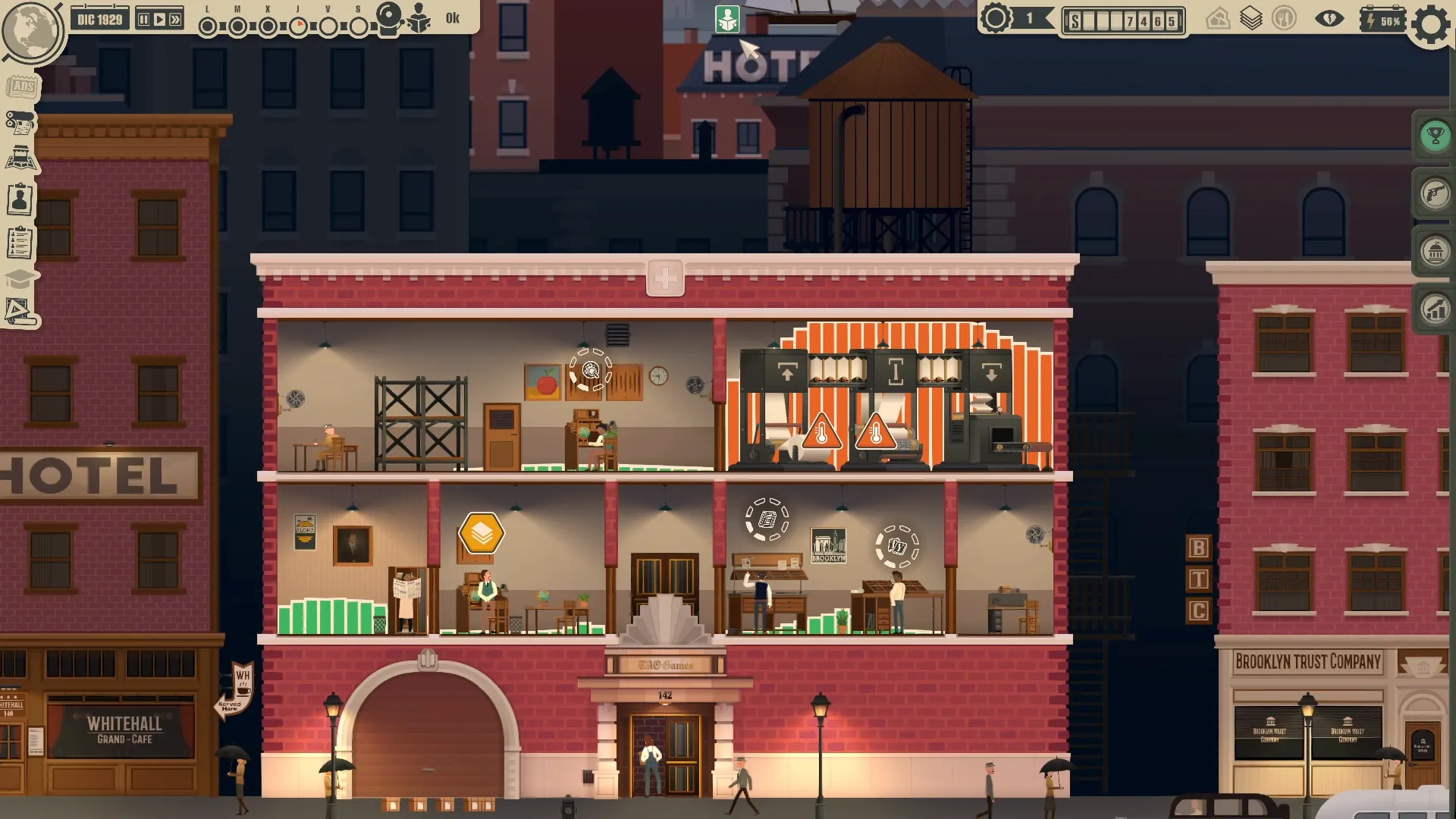This screenshot has width=1456, height=819.
Task: Set game speed to normal play
Action: click(x=159, y=20)
